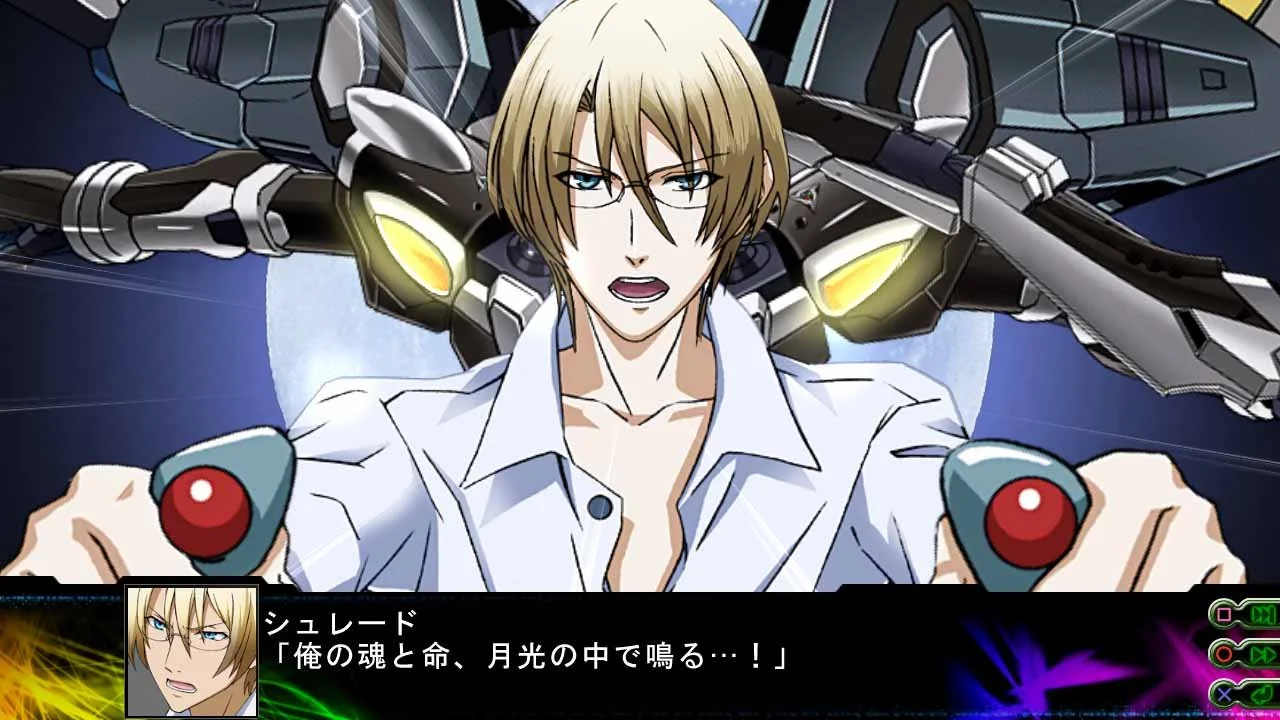Click the red circle glyph icon

pyautogui.click(x=1224, y=653)
